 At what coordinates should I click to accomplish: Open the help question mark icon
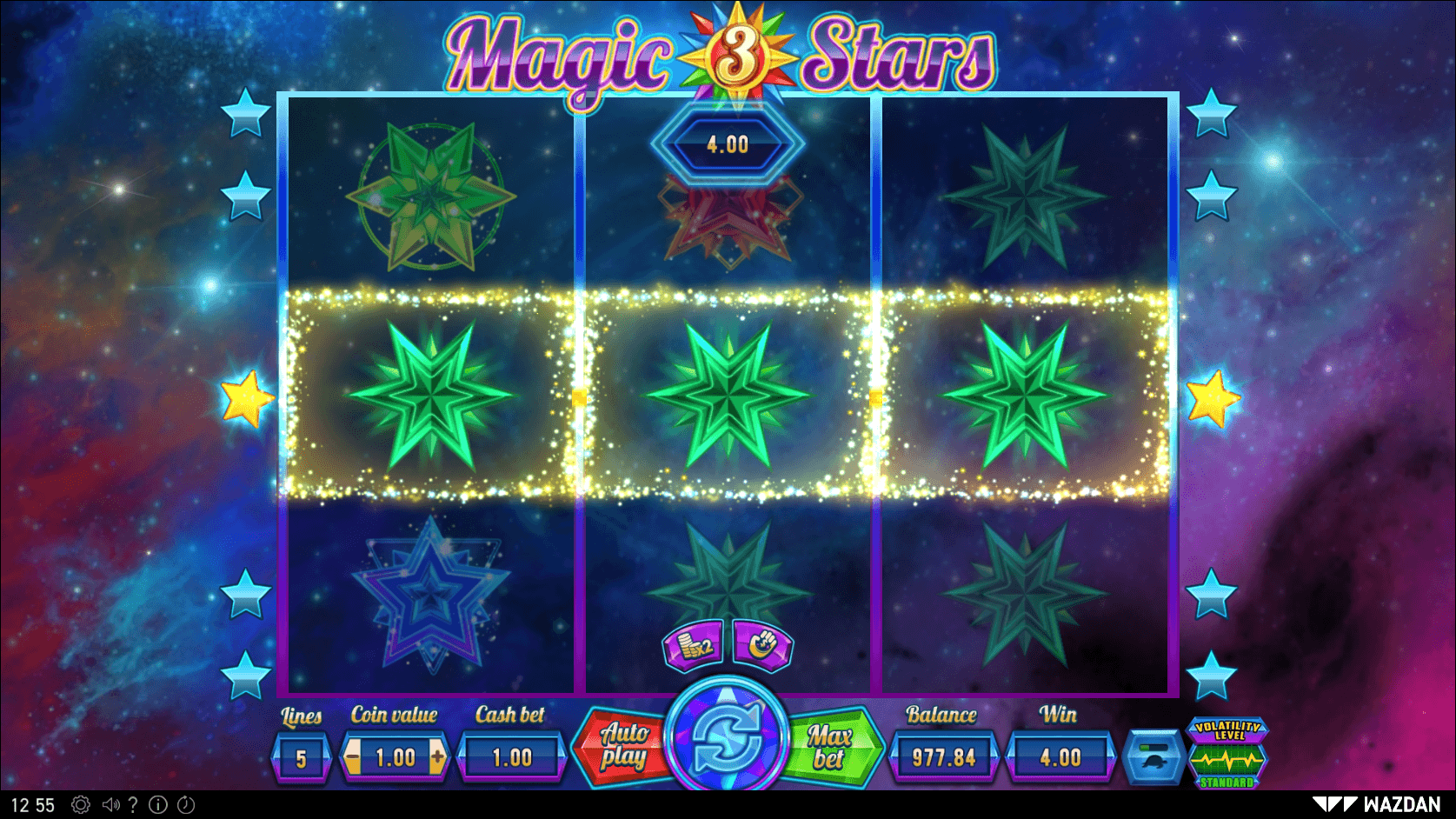[x=132, y=804]
